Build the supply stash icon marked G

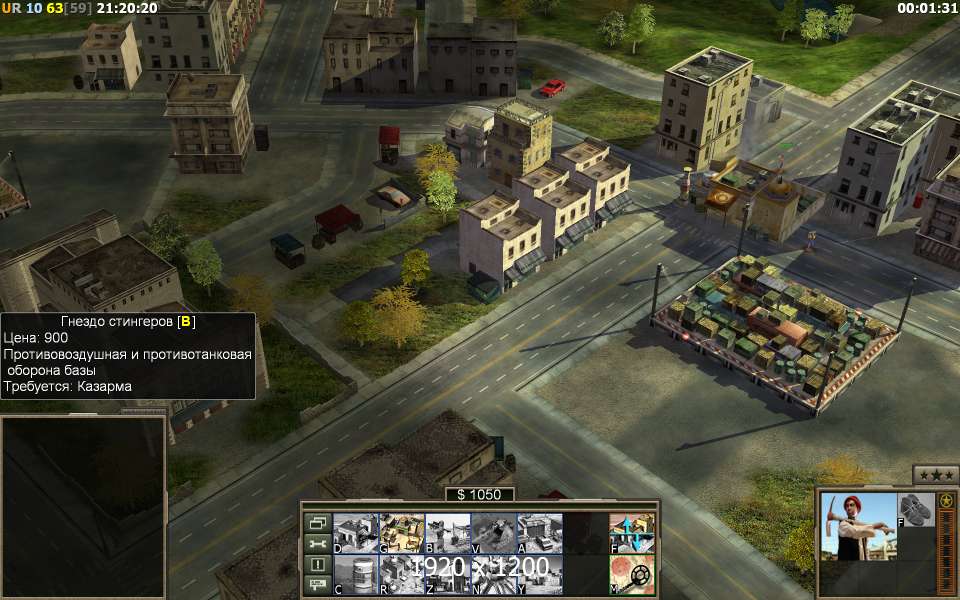pyautogui.click(x=401, y=533)
